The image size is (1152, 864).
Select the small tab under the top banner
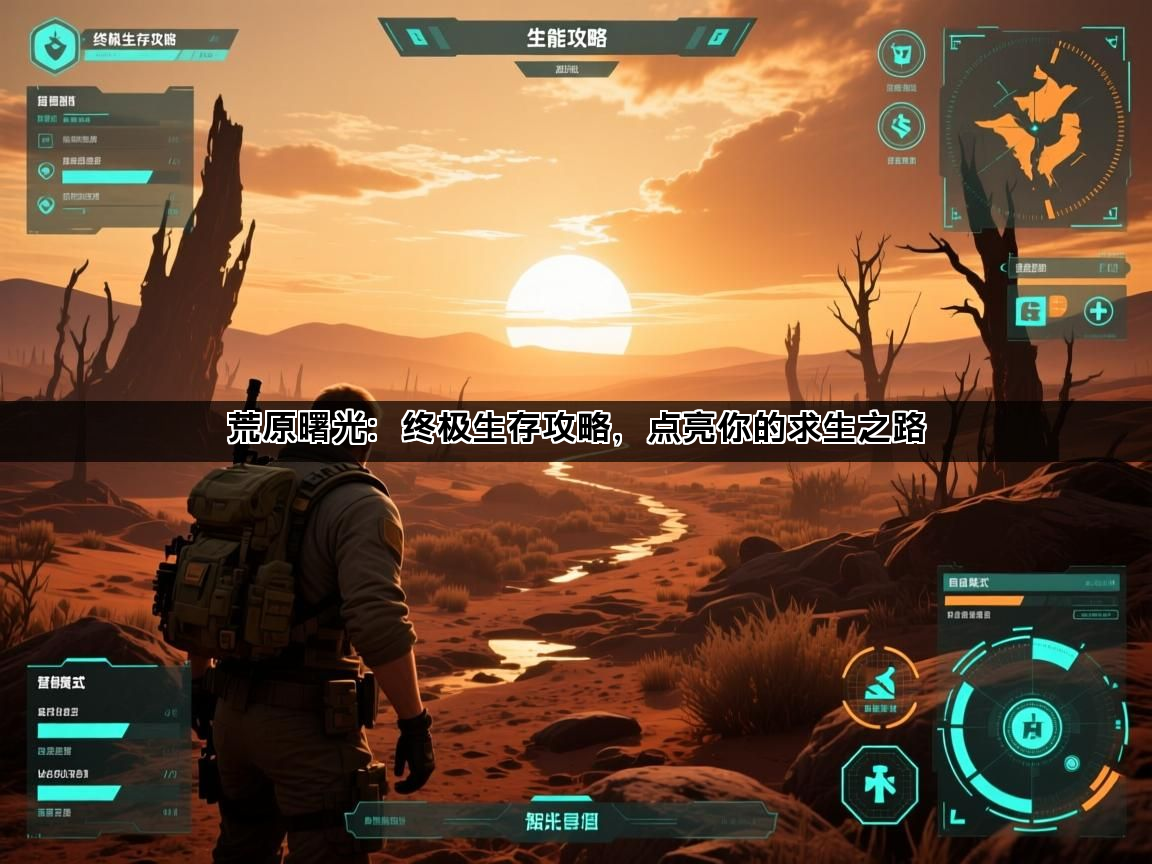pos(566,69)
